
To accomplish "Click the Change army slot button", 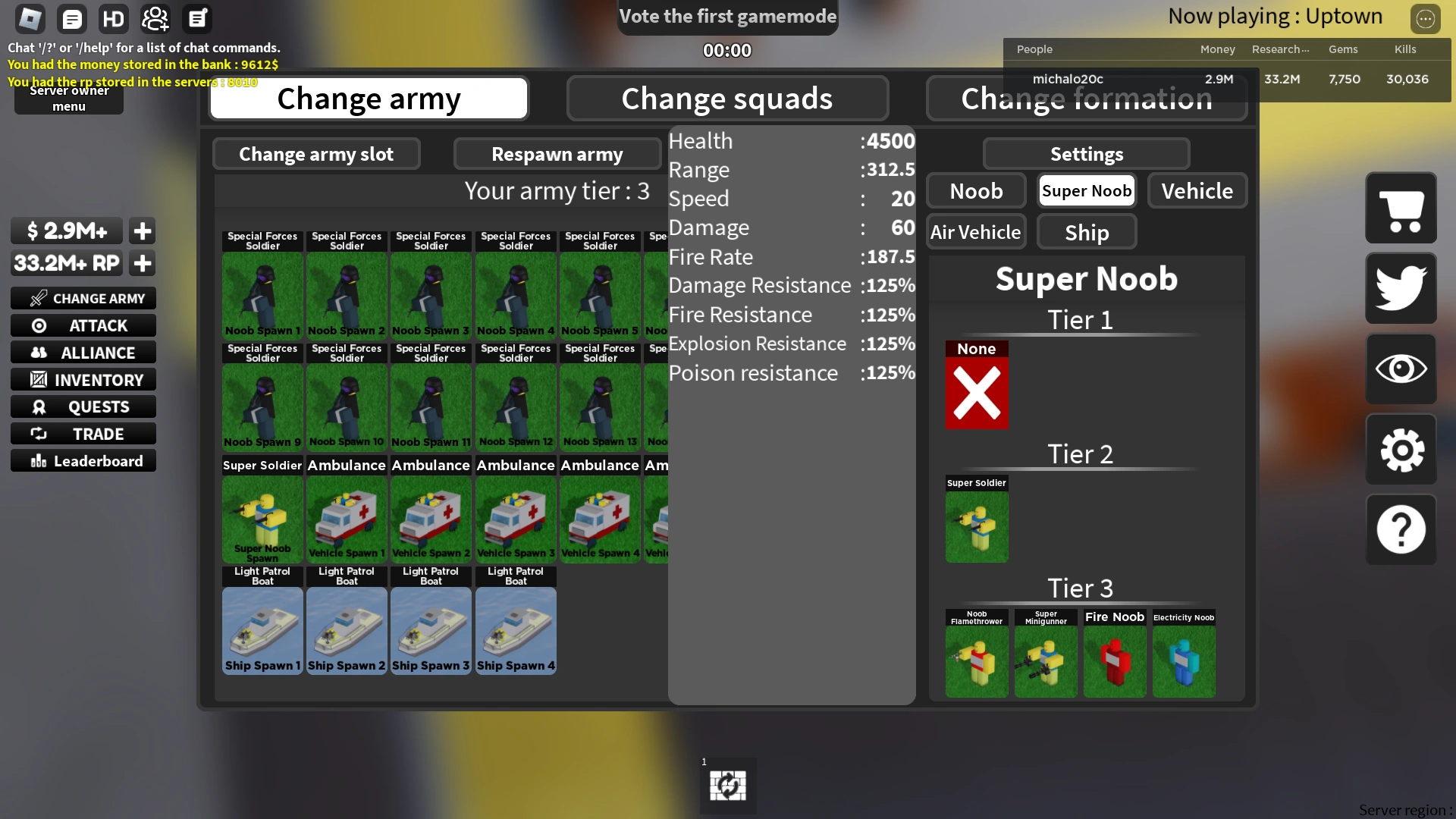I will coord(316,154).
